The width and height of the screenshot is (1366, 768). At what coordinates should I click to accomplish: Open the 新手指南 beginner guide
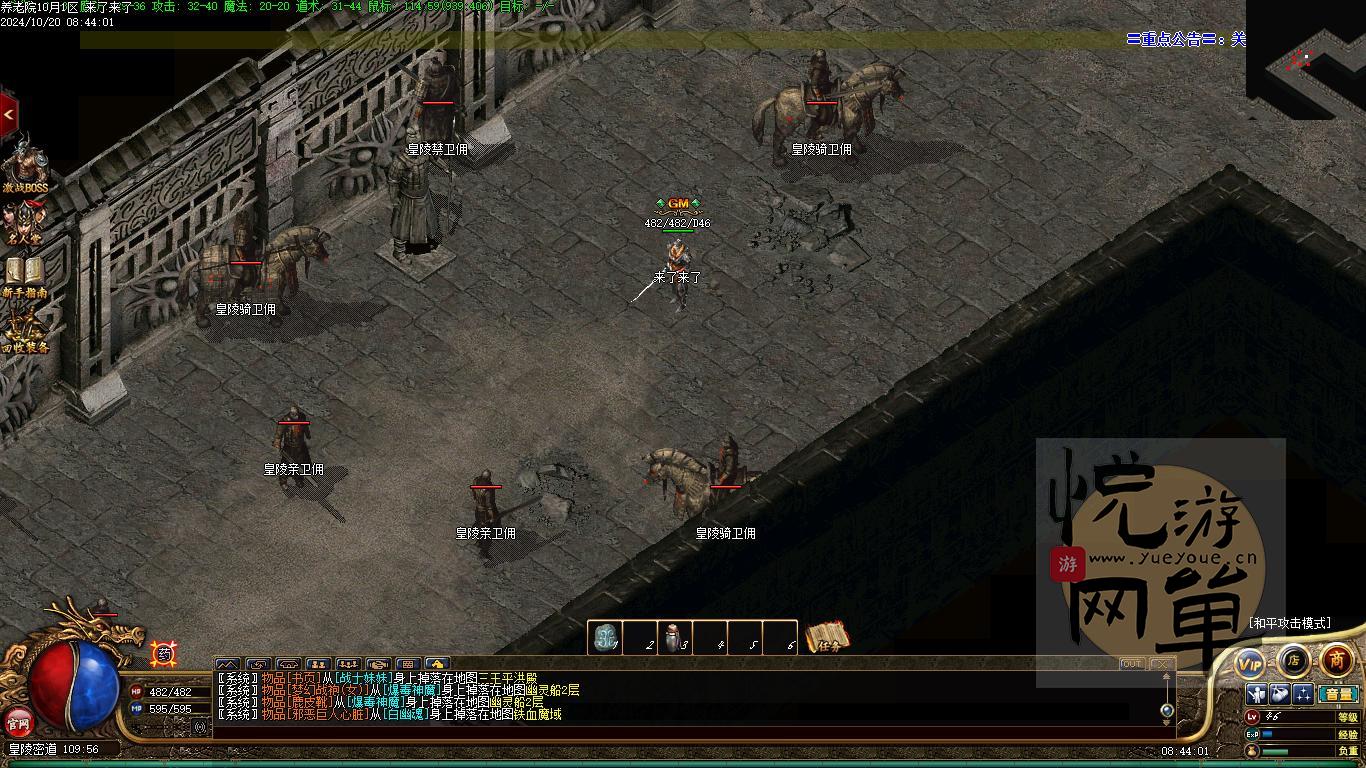pyautogui.click(x=25, y=277)
